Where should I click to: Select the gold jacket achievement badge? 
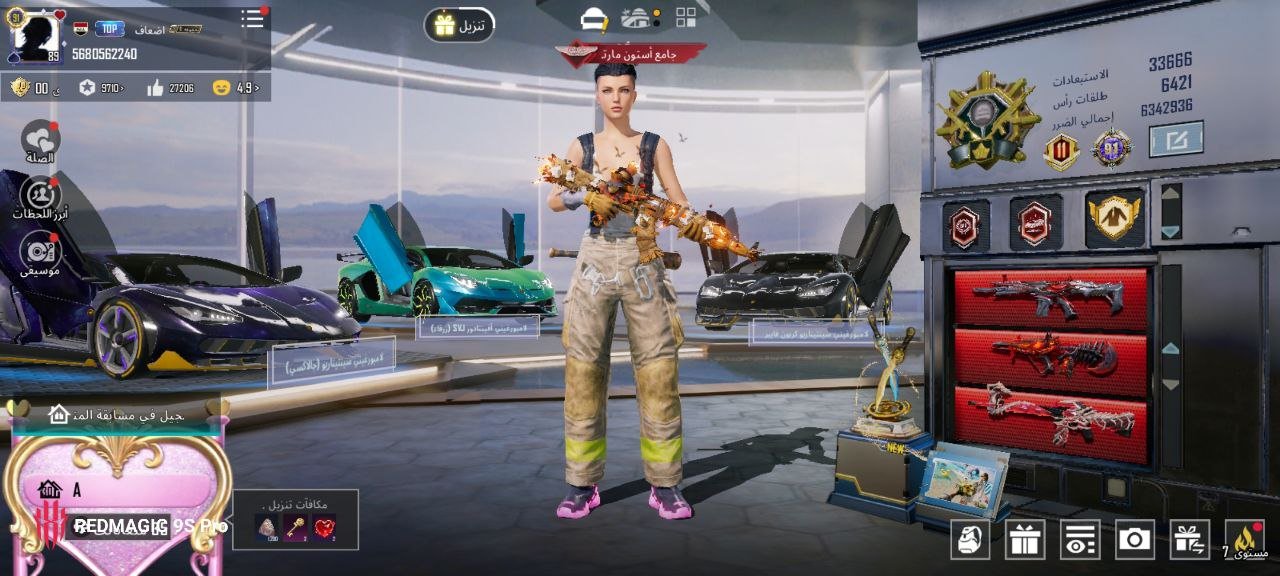point(1114,217)
